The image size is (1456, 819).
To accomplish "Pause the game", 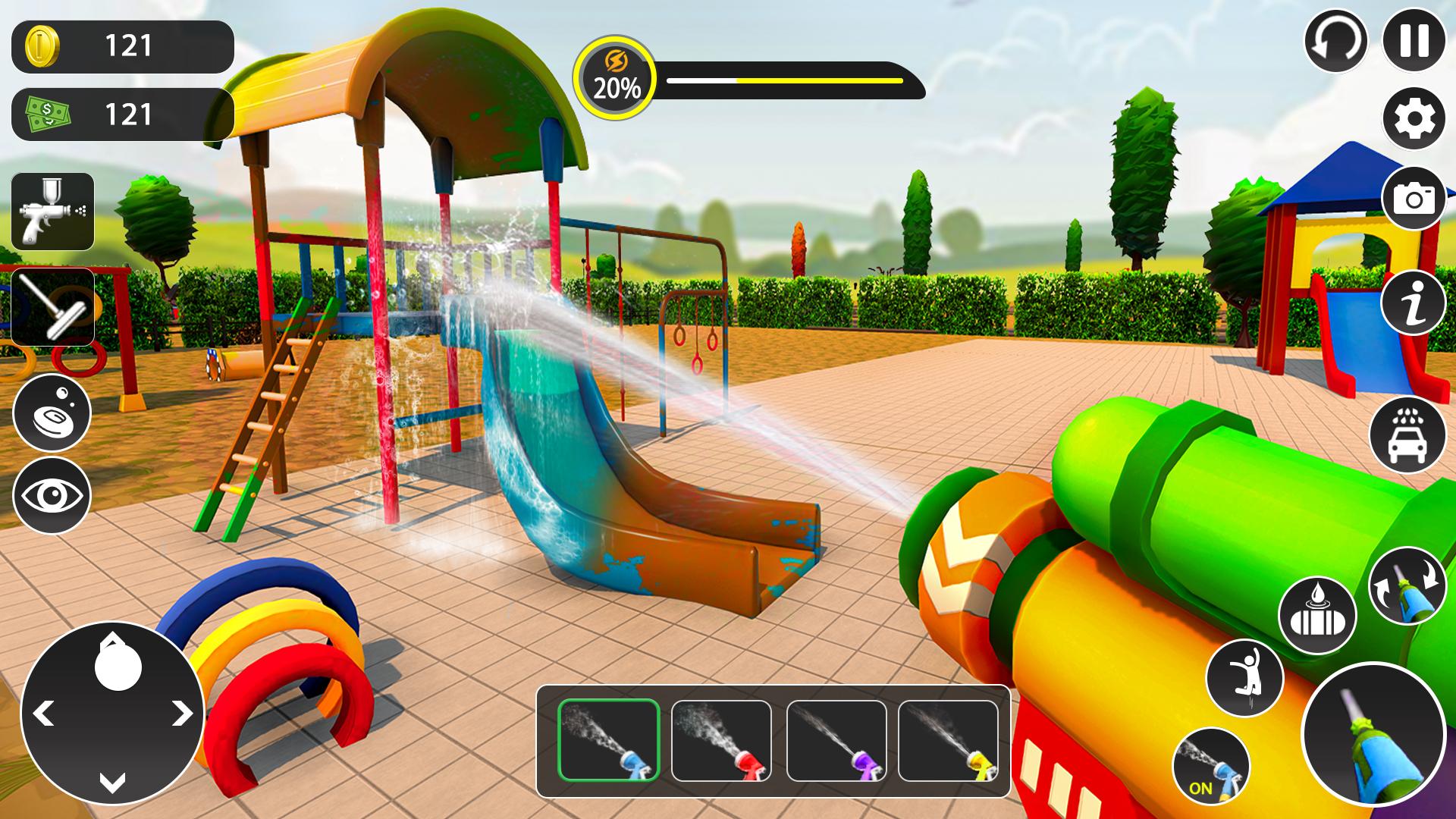I will 1414,40.
